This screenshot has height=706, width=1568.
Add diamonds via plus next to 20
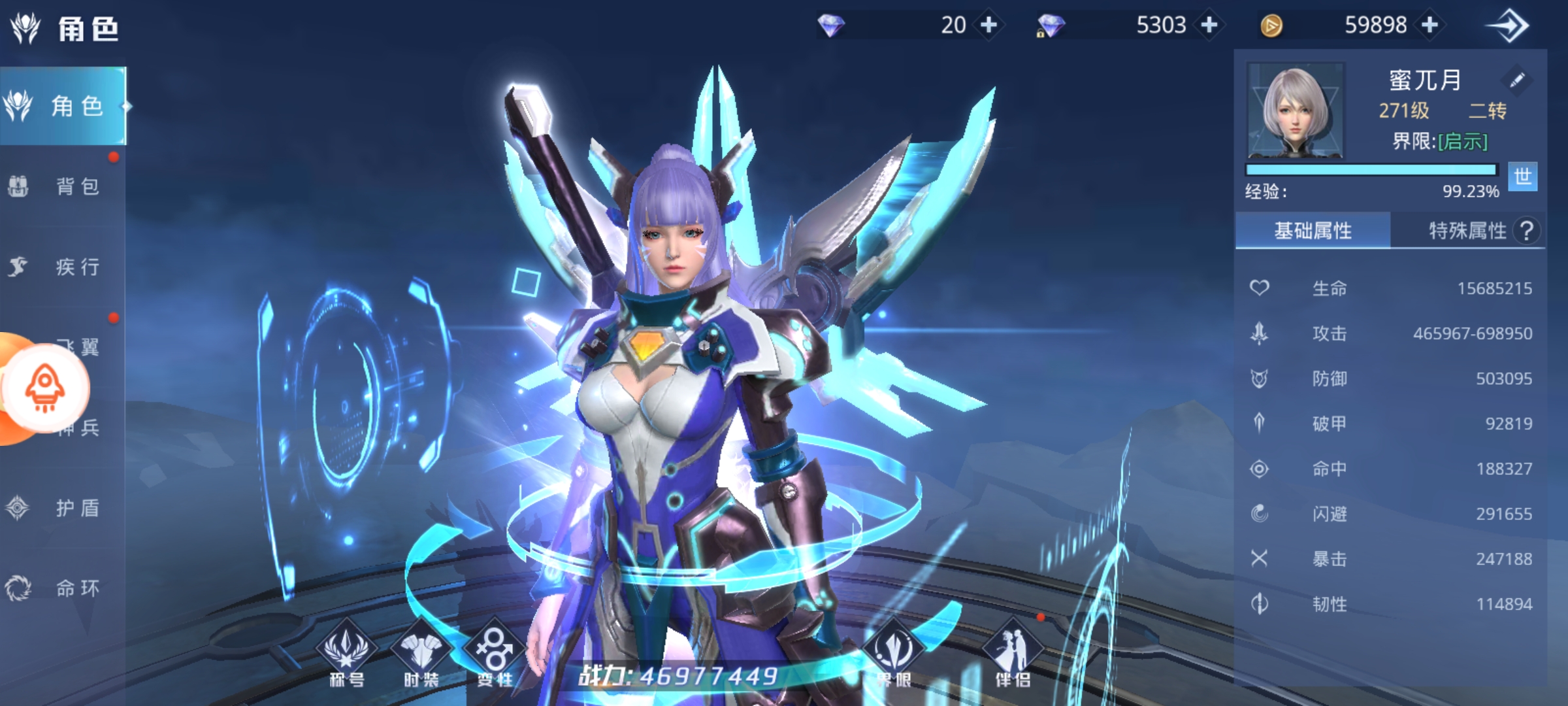pos(989,25)
